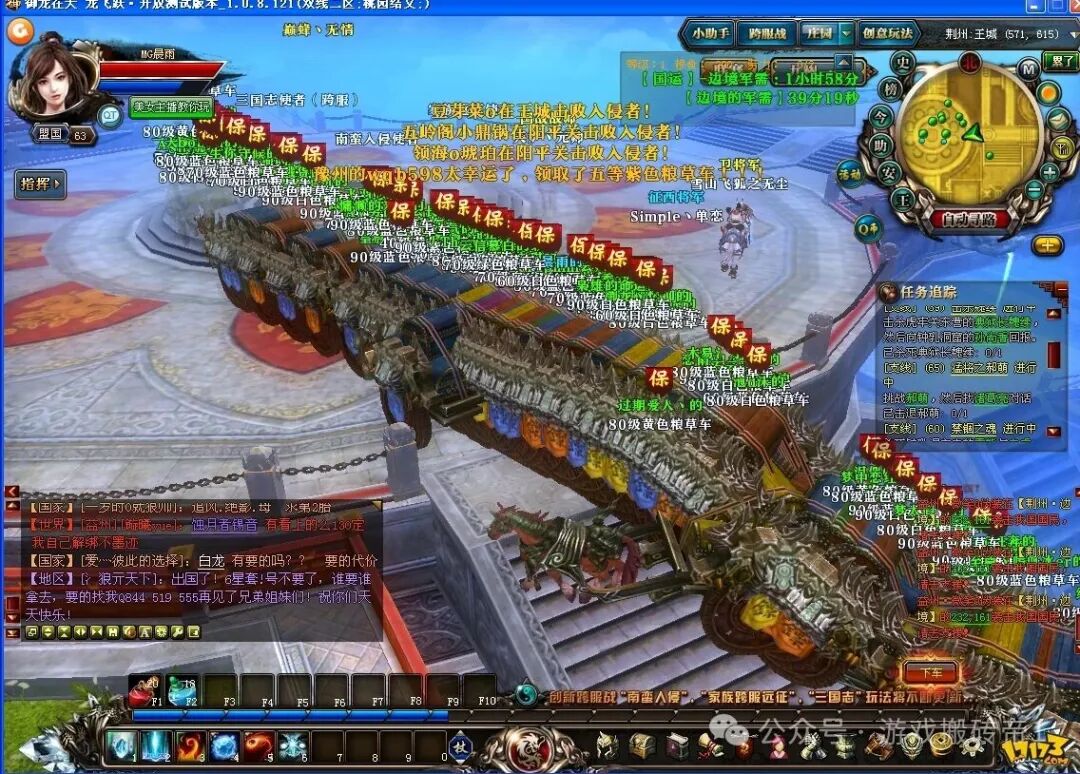Click the 美女主播教你玩 button
Screen dimensions: 1080x774
[172, 106]
